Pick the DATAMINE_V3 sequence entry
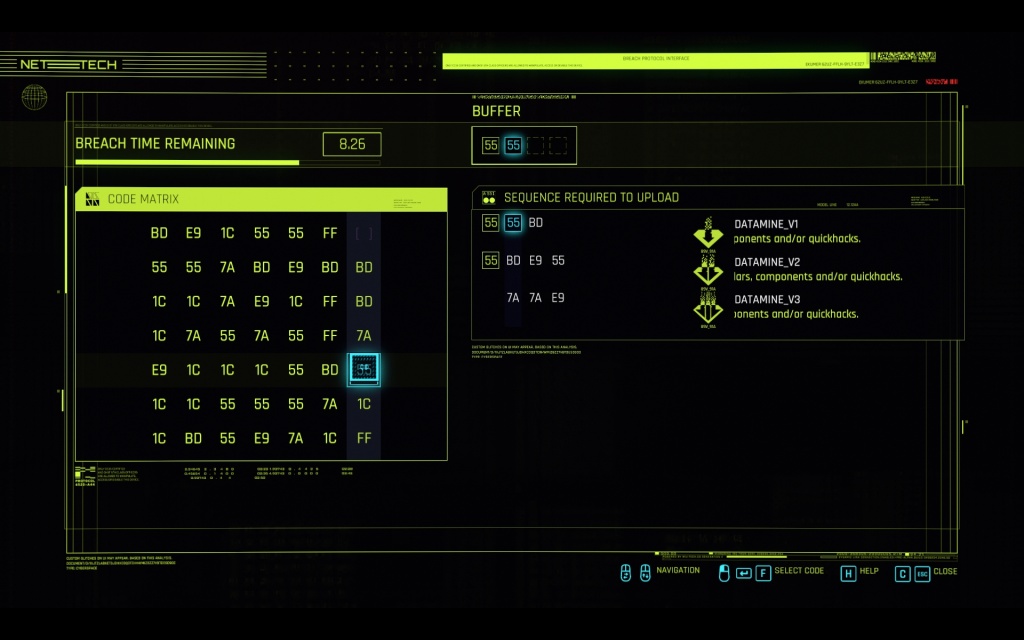Screen dimensions: 1024x640 [766, 299]
